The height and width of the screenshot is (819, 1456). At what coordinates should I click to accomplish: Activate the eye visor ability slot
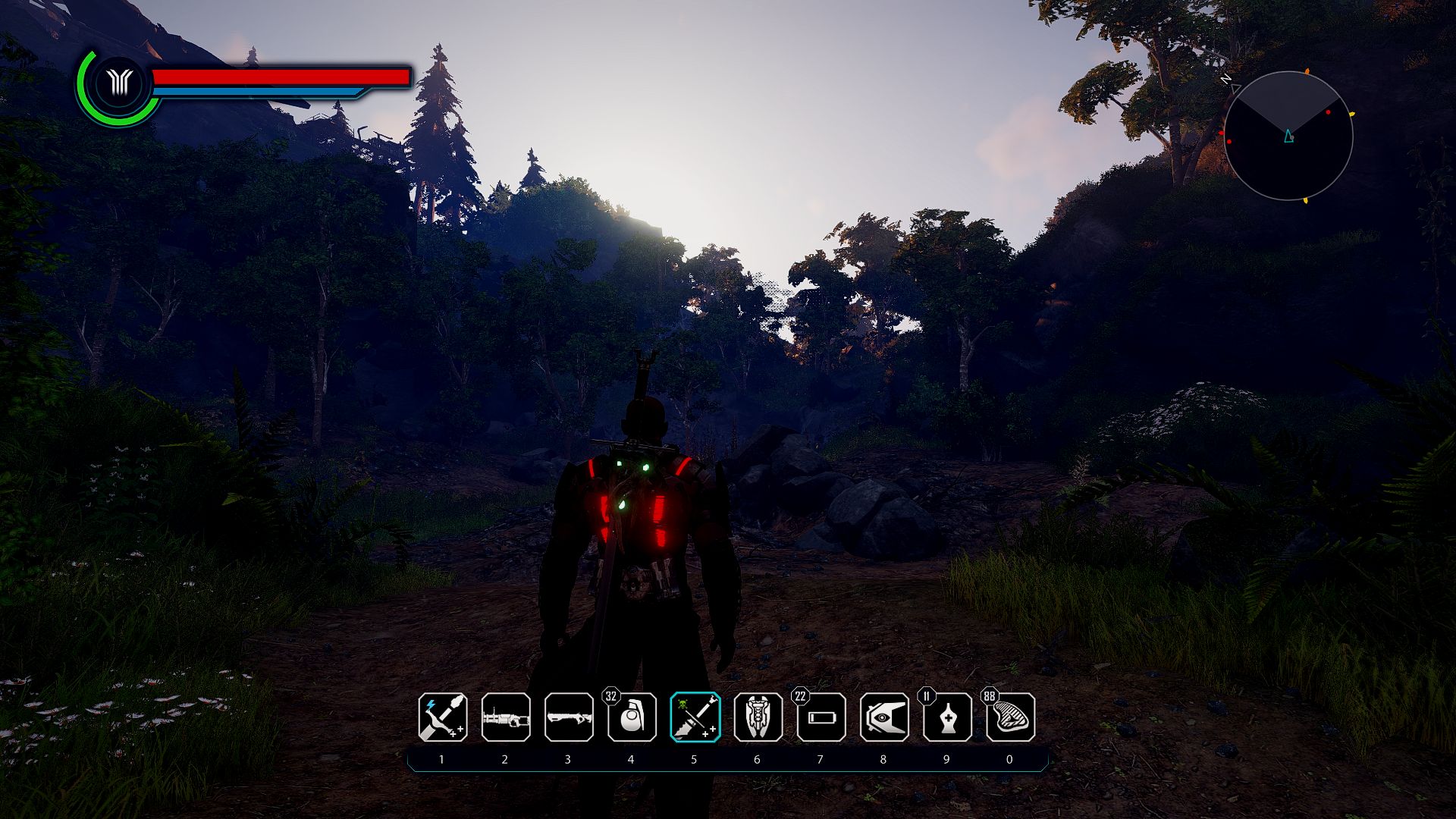[883, 717]
